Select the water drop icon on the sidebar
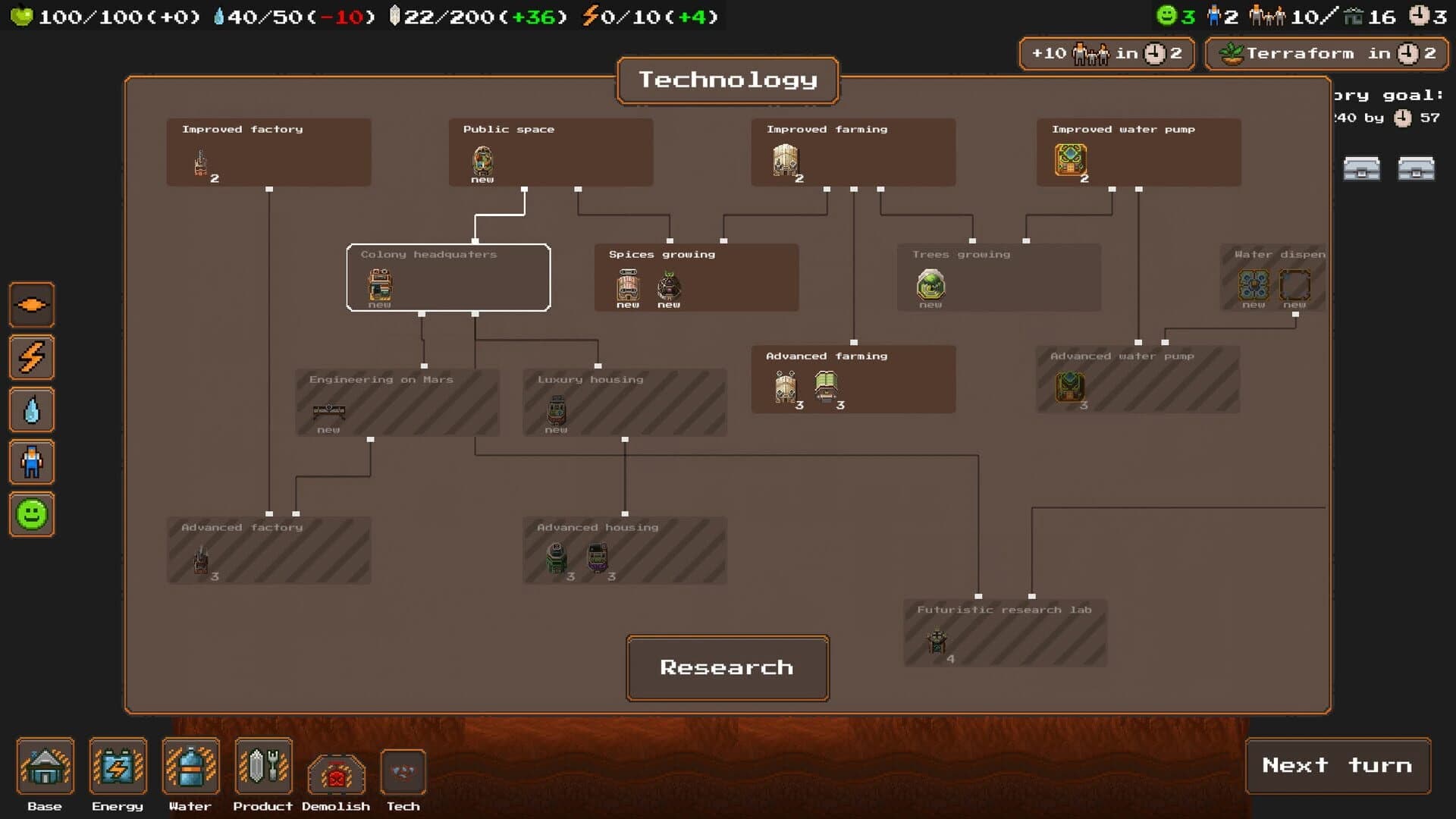This screenshot has width=1456, height=819. (x=31, y=409)
